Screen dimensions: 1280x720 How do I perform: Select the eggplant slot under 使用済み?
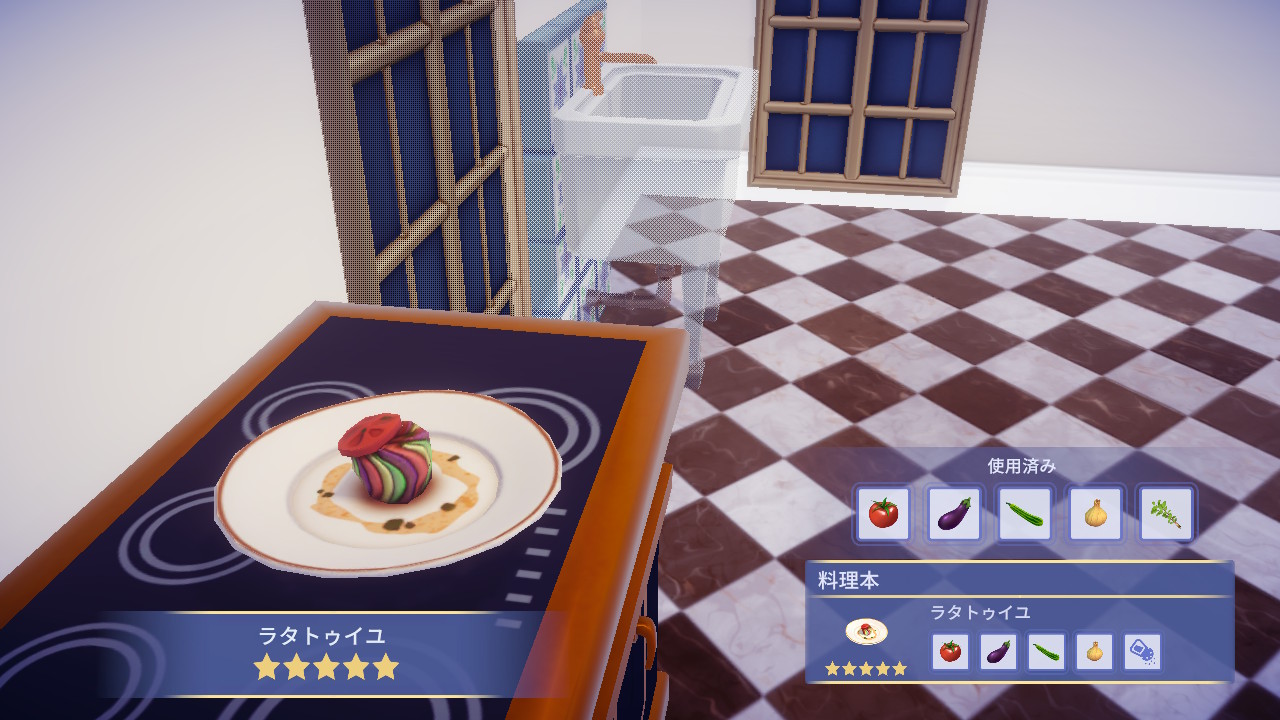[954, 514]
